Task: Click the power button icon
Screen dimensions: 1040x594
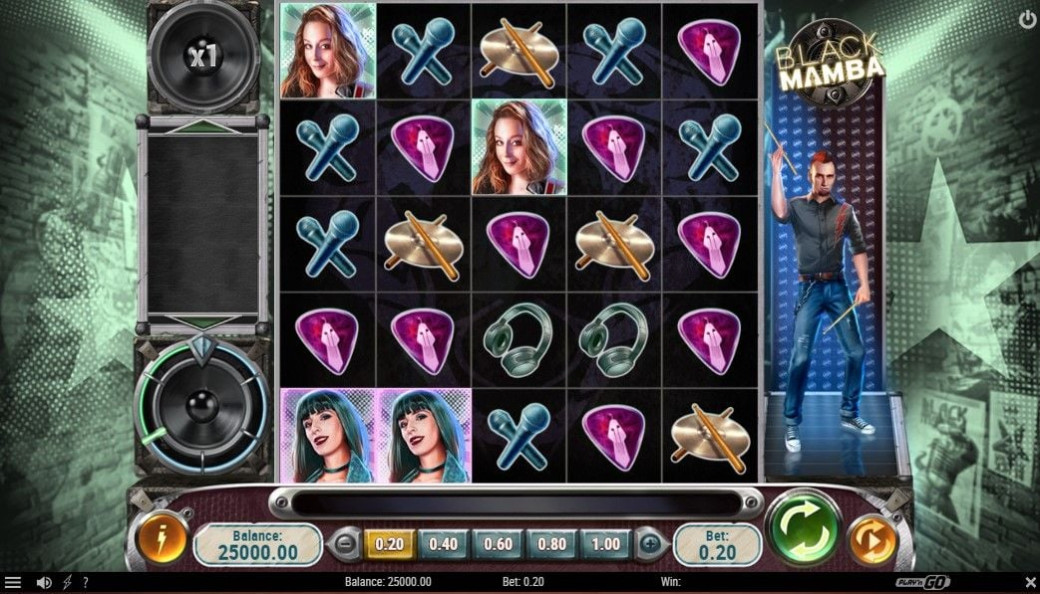Action: [1027, 19]
